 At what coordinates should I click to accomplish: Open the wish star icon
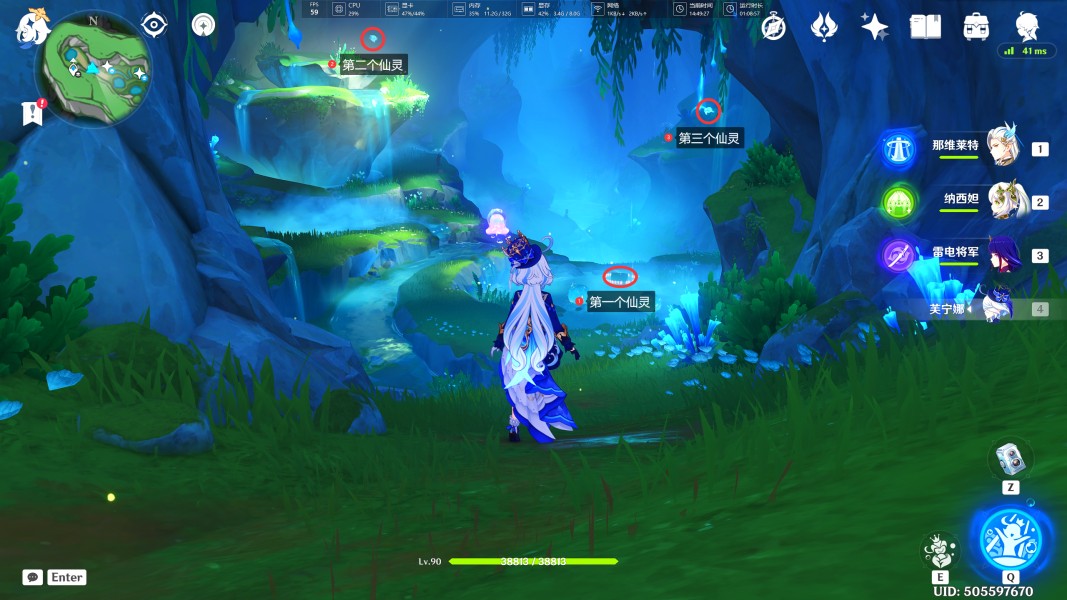pyautogui.click(x=875, y=27)
